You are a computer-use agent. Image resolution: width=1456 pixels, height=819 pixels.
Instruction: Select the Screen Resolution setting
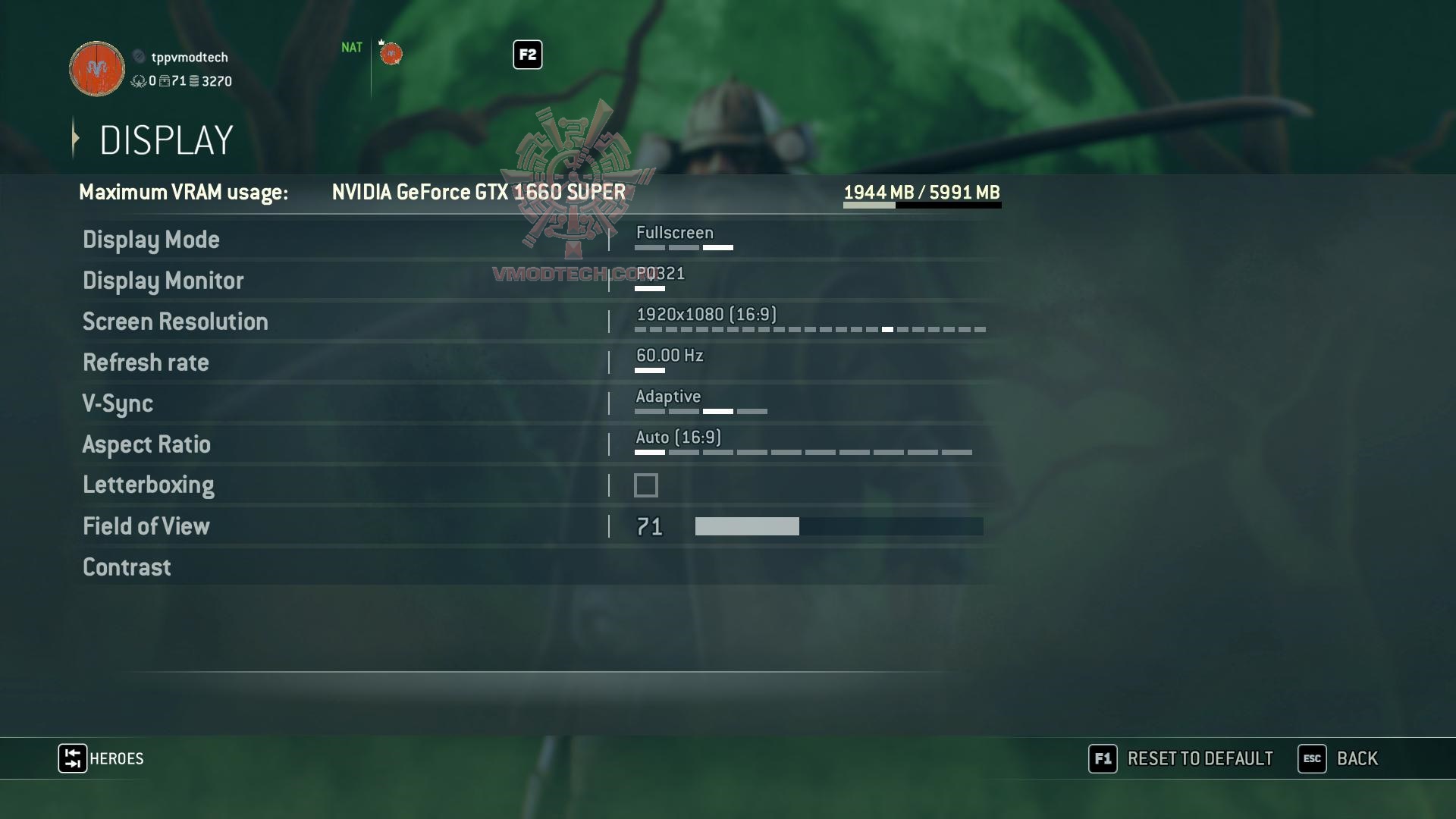pos(175,322)
